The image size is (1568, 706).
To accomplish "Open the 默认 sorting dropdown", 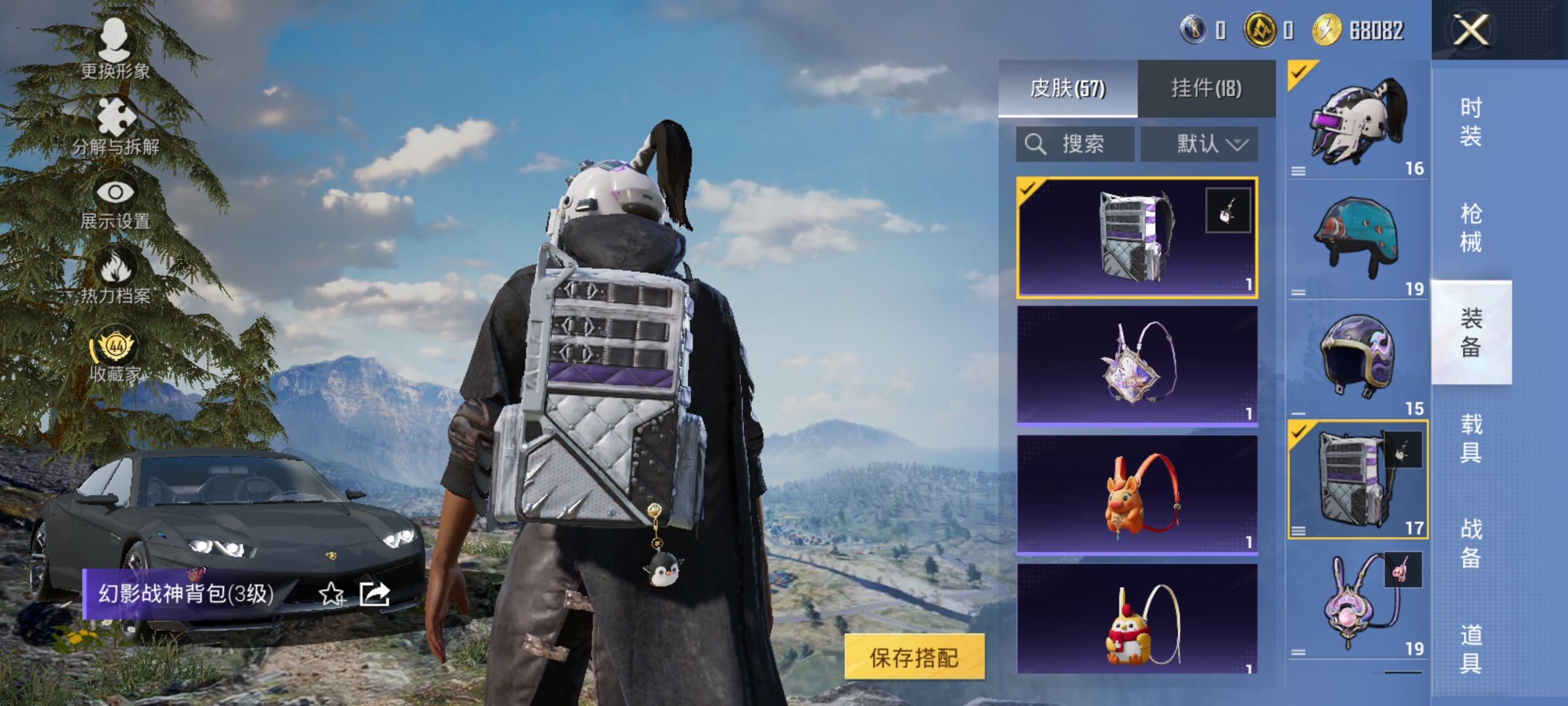I will [x=1201, y=144].
